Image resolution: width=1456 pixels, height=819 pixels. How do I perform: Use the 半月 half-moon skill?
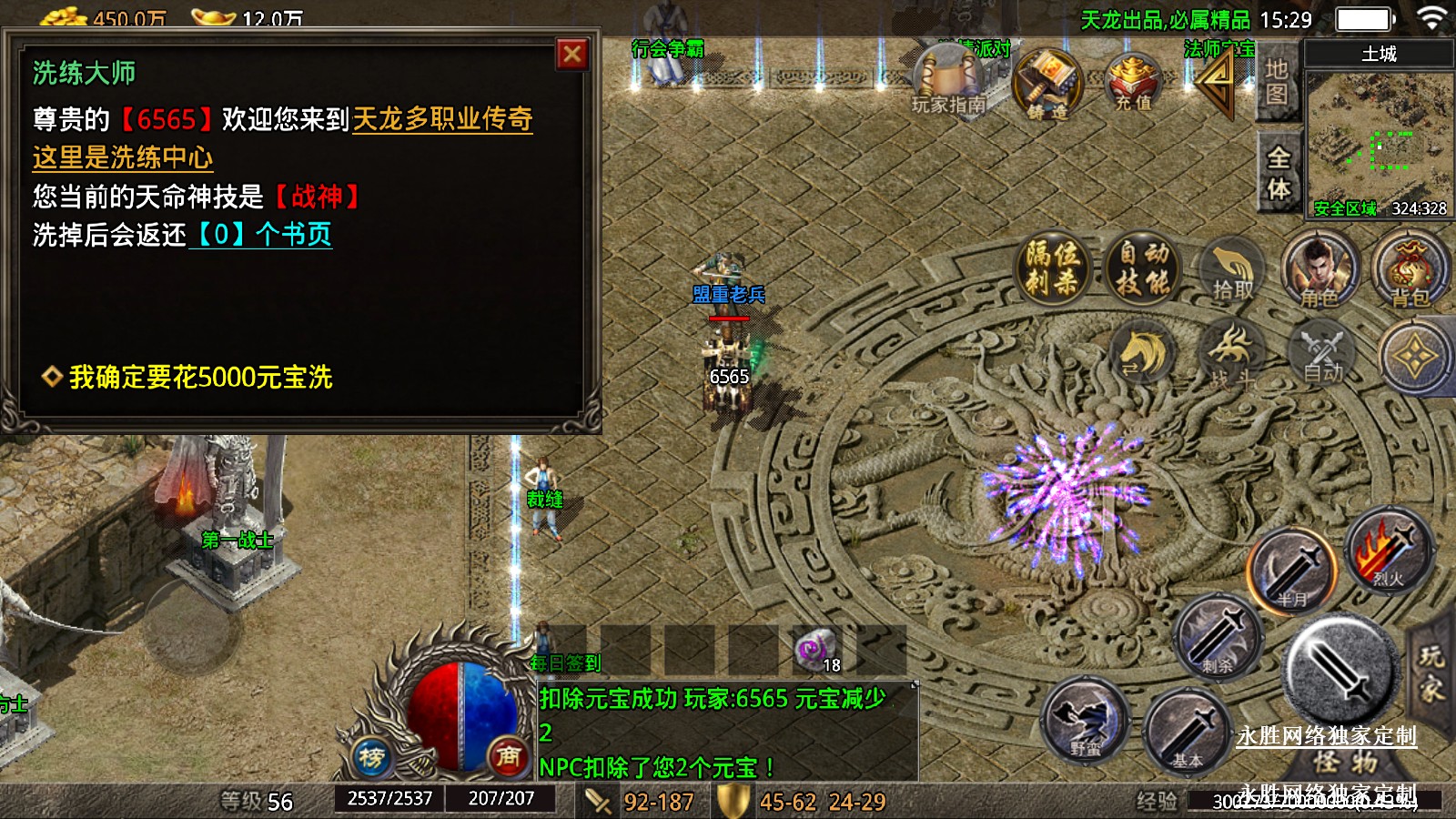click(1291, 571)
